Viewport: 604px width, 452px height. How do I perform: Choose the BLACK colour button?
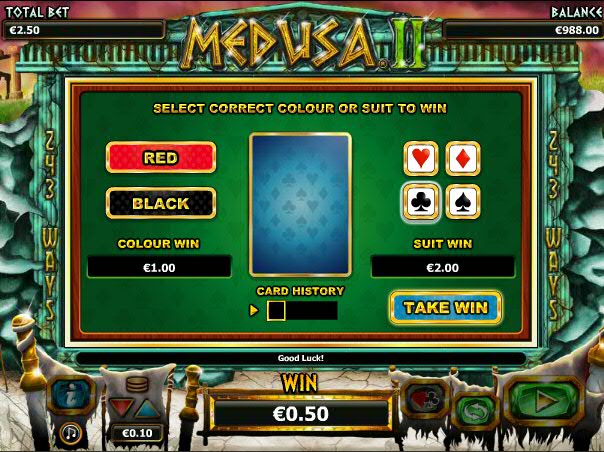(161, 203)
